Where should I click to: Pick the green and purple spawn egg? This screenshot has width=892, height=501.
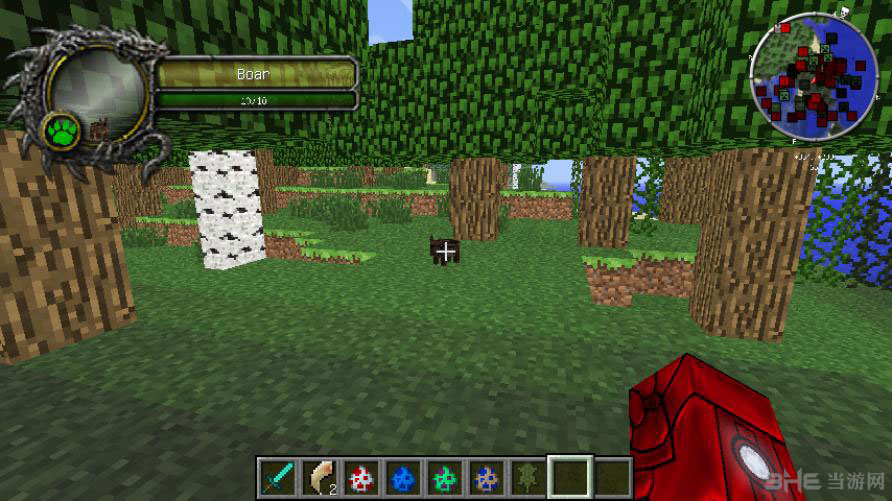tap(443, 476)
